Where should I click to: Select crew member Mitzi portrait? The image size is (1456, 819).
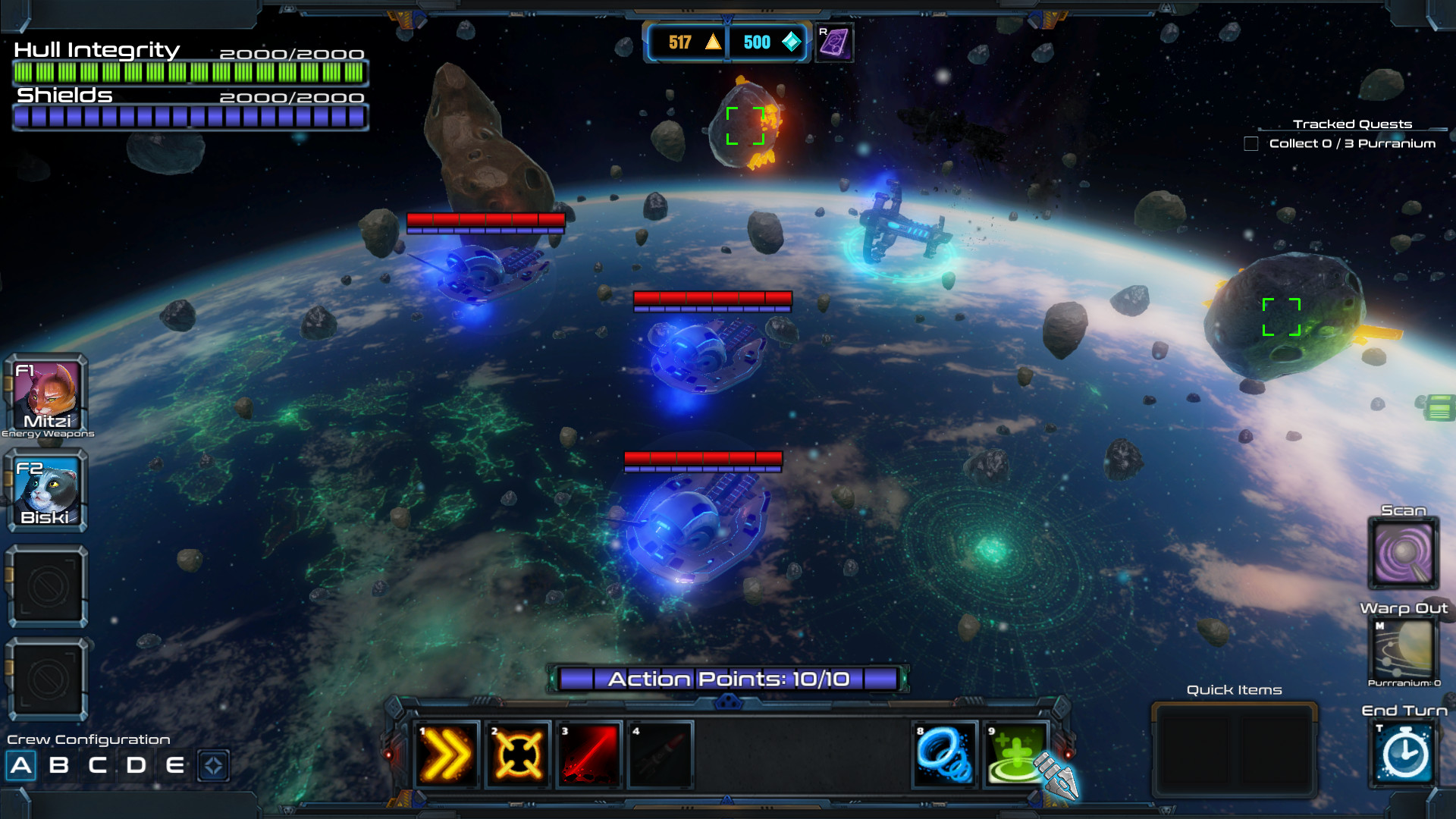pyautogui.click(x=47, y=394)
